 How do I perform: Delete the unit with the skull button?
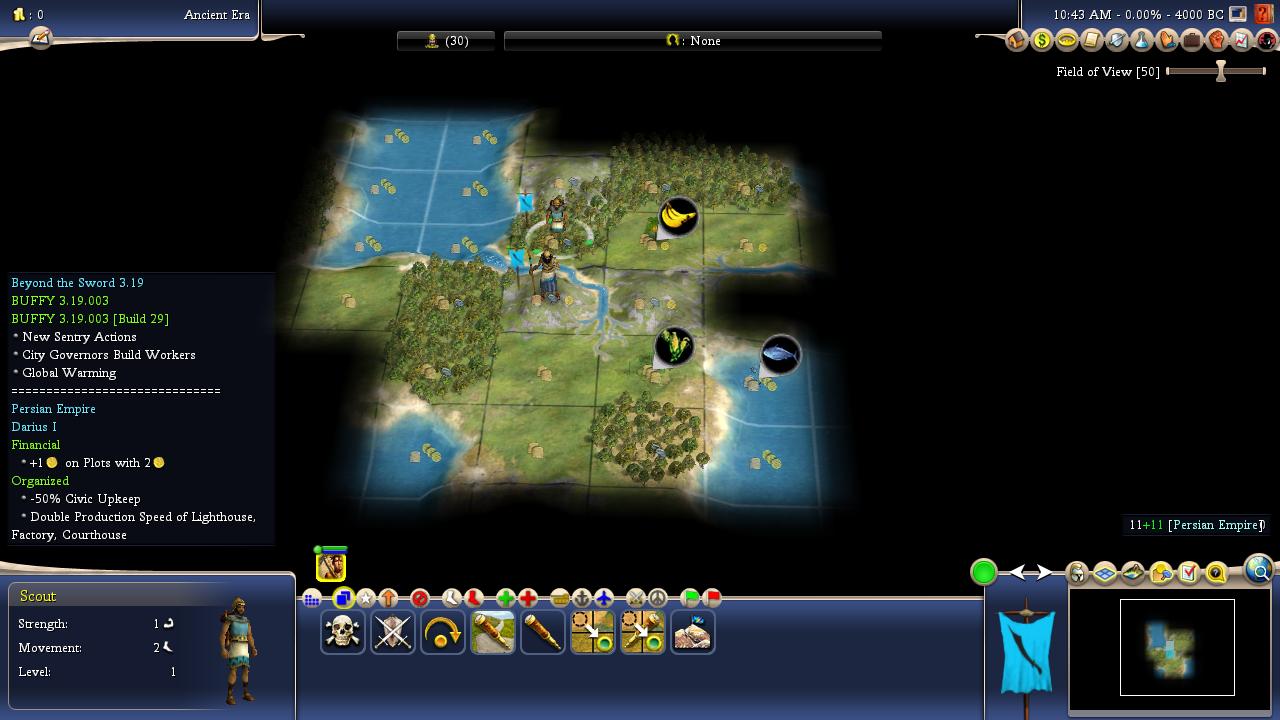[343, 632]
